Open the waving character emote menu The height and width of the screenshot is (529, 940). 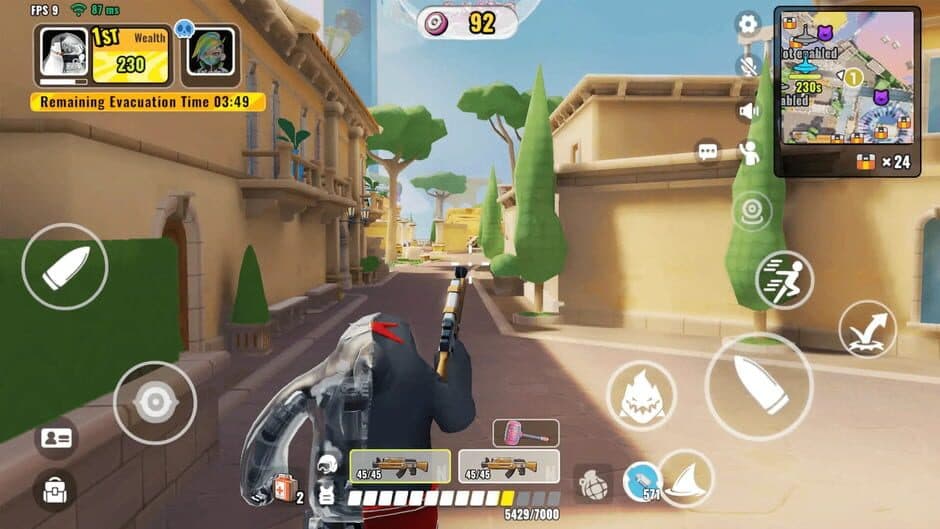[748, 152]
